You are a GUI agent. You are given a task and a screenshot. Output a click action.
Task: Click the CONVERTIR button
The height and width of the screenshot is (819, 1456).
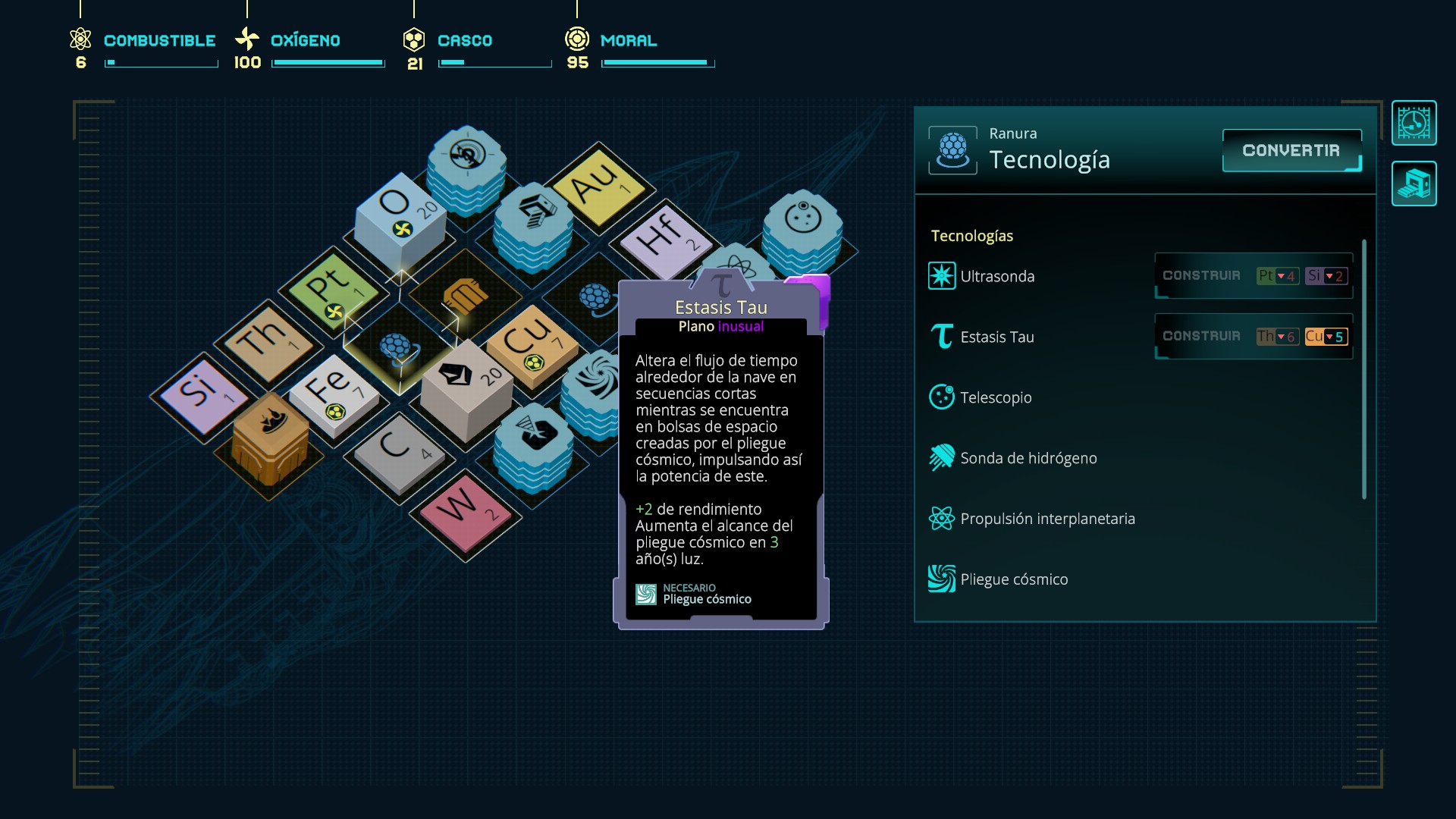tap(1291, 151)
